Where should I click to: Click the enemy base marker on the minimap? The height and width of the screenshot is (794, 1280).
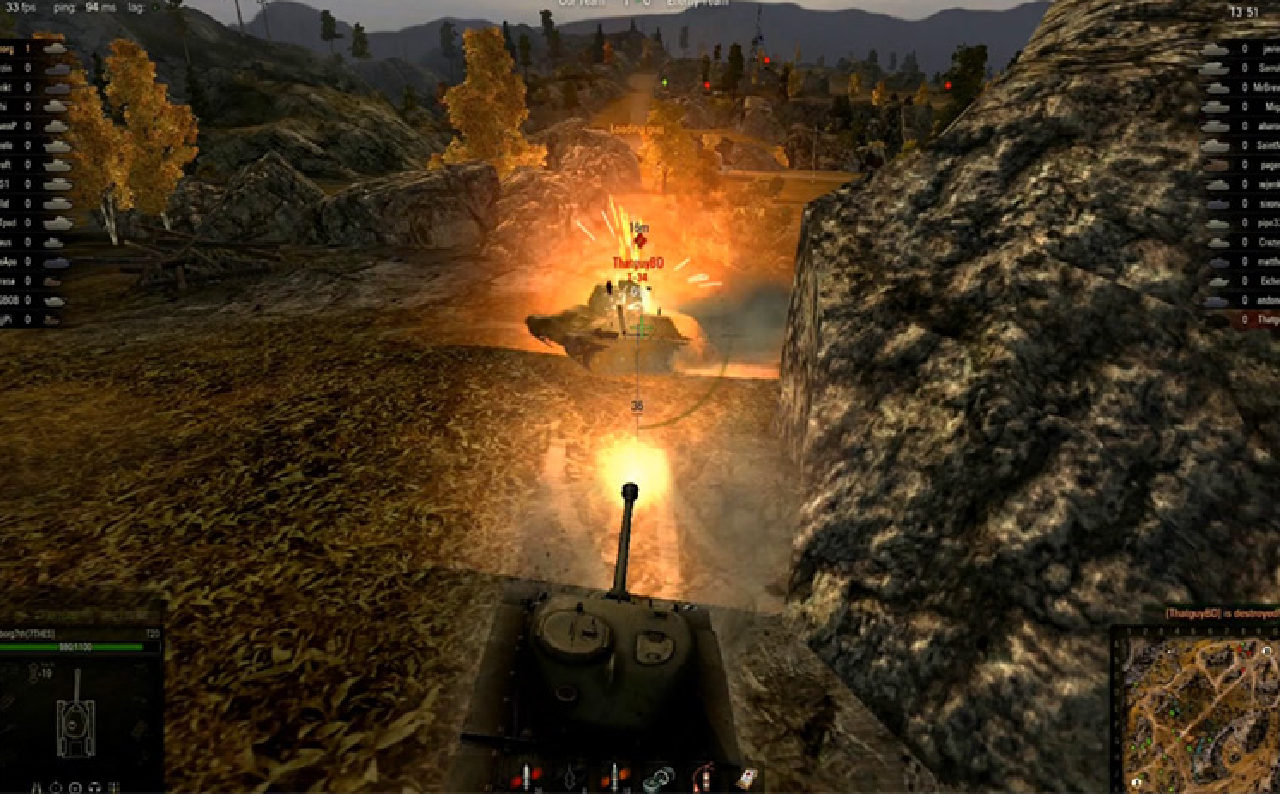point(1266,651)
